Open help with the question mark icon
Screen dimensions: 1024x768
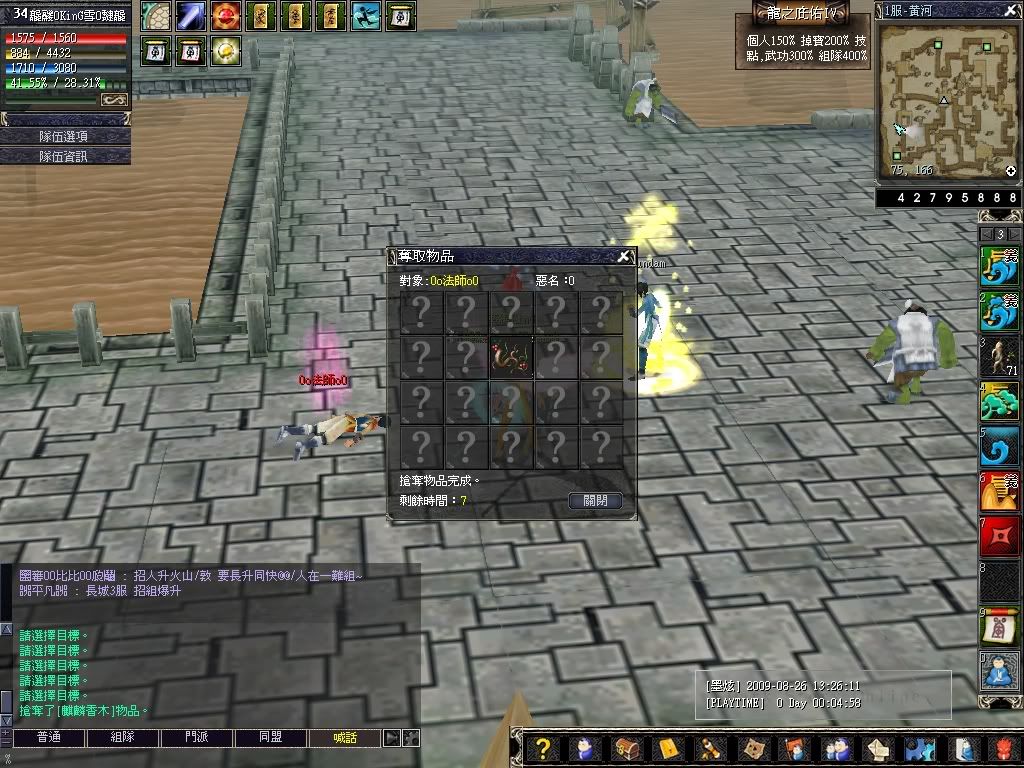[x=543, y=748]
